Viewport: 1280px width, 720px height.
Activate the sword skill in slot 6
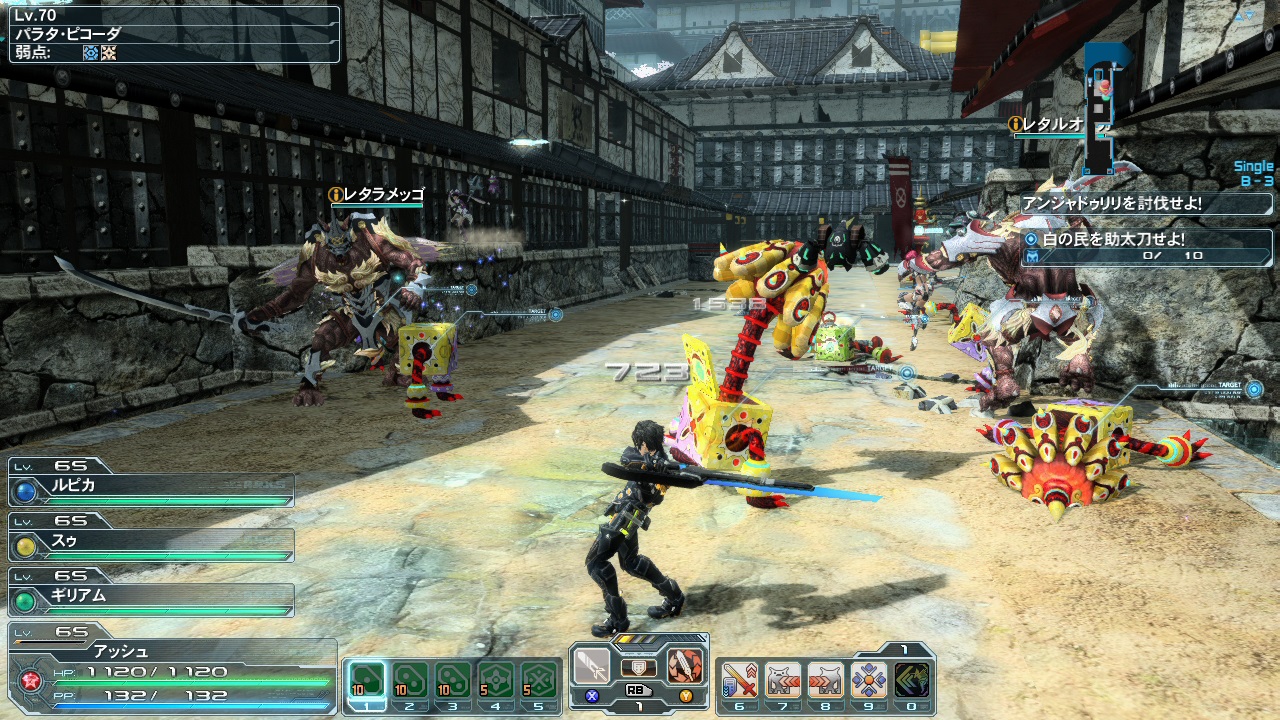point(740,680)
